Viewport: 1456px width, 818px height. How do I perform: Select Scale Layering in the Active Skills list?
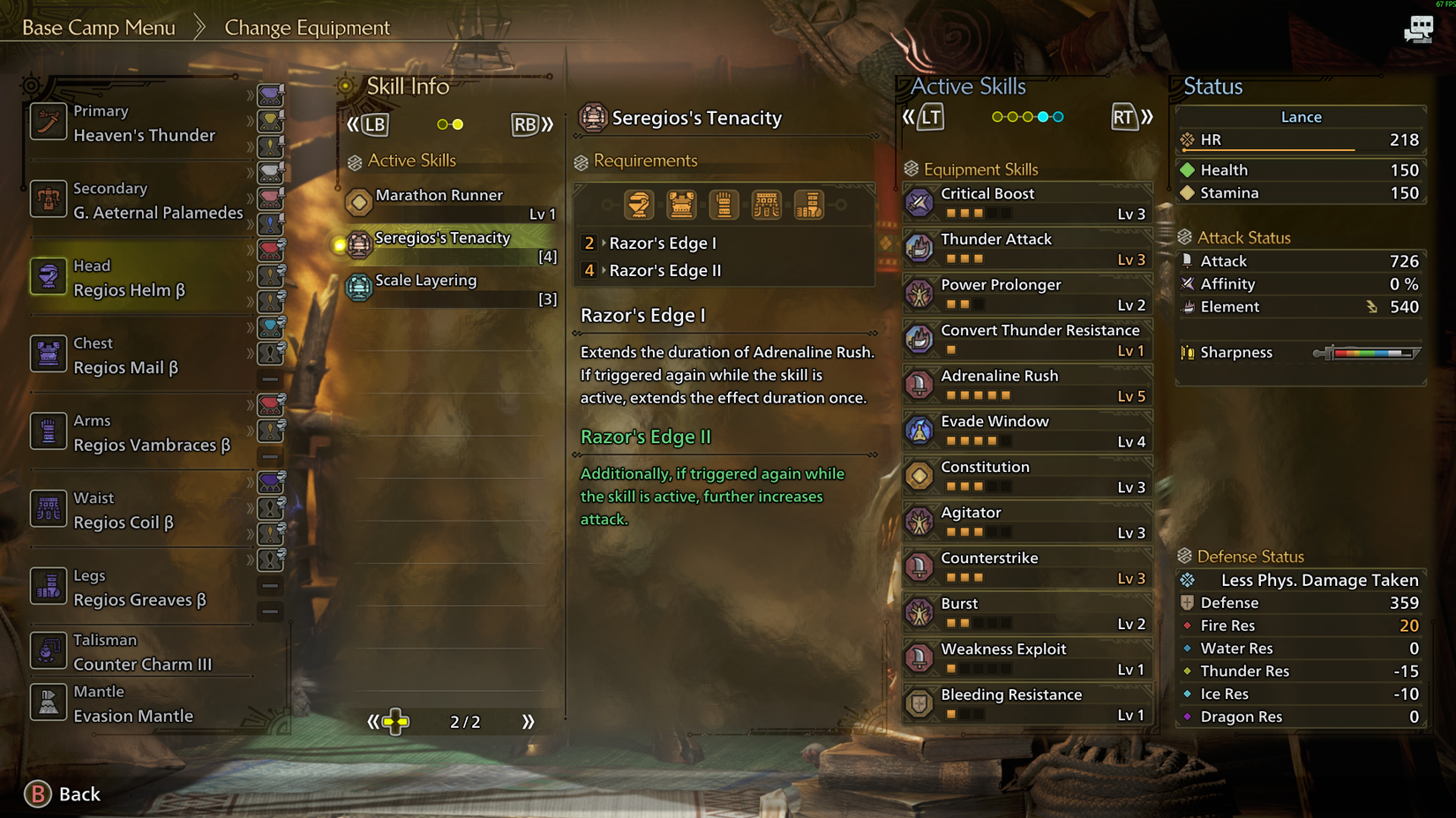pyautogui.click(x=425, y=280)
